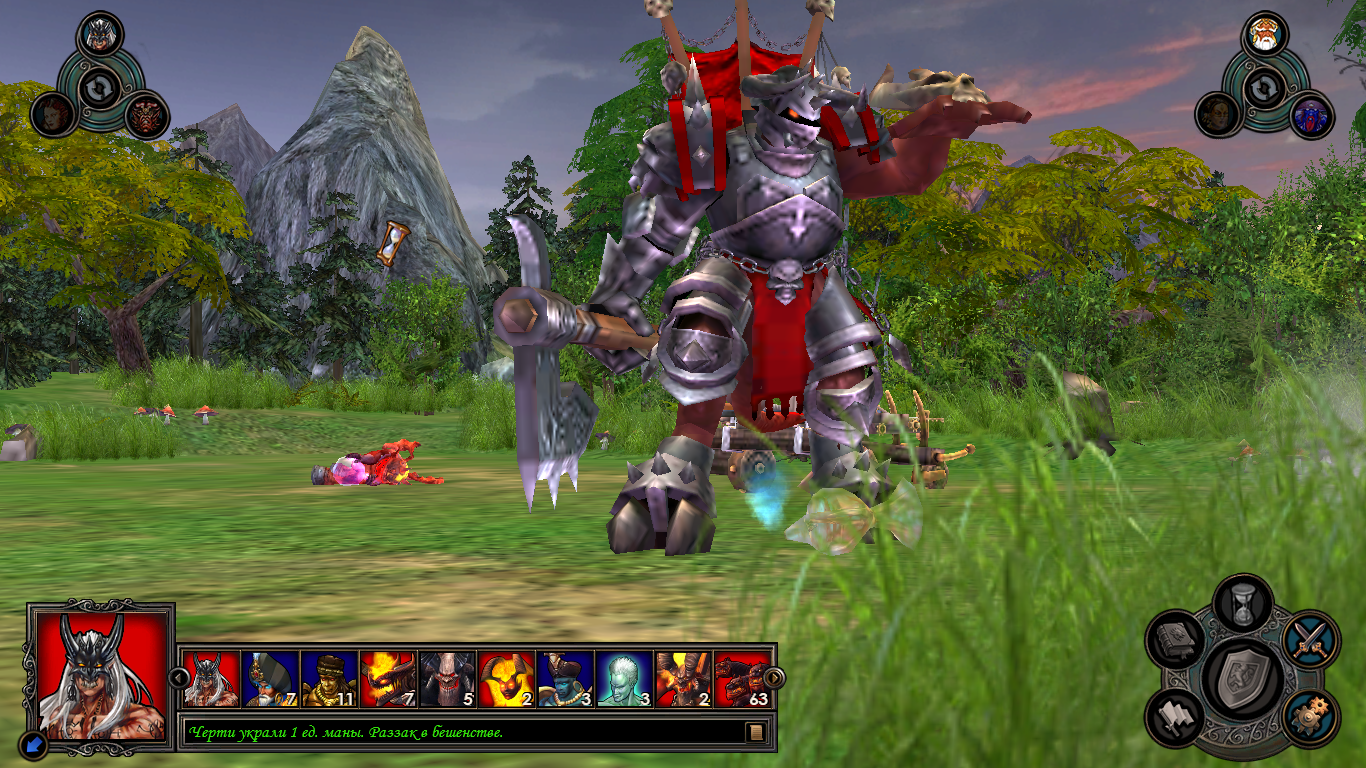The image size is (1366, 768).
Task: Click the left team's central swirl emblem
Action: click(99, 88)
